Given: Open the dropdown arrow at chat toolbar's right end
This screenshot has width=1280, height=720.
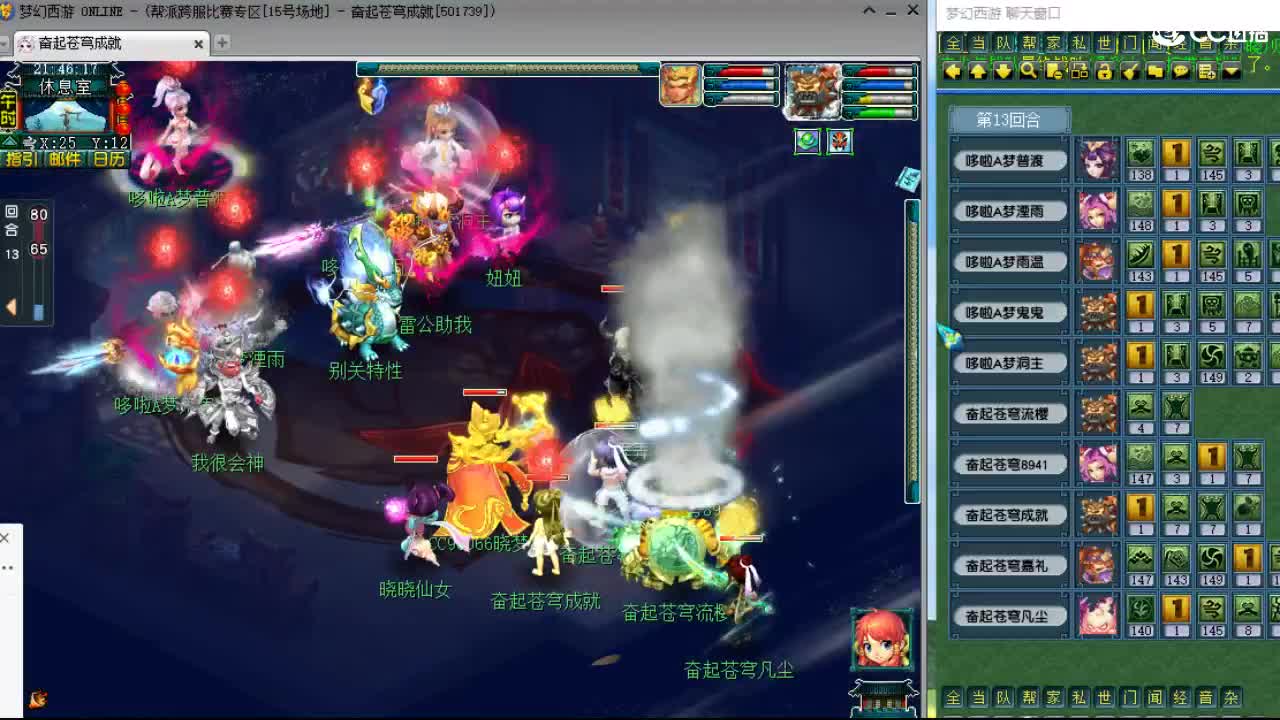Looking at the screenshot, I should click(x=1232, y=72).
